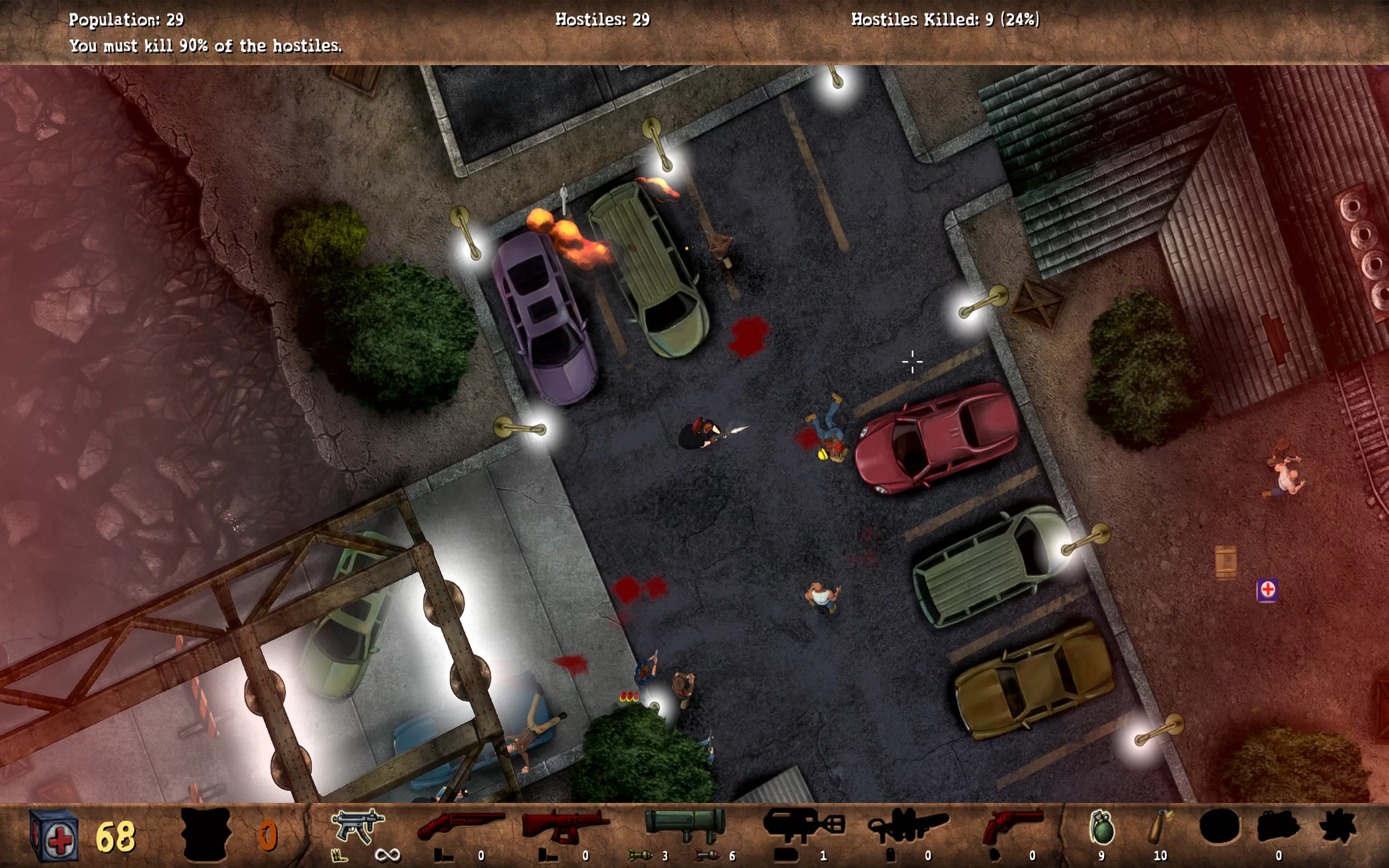
Task: Select the black napalm launcher silhouette
Action: (803, 825)
